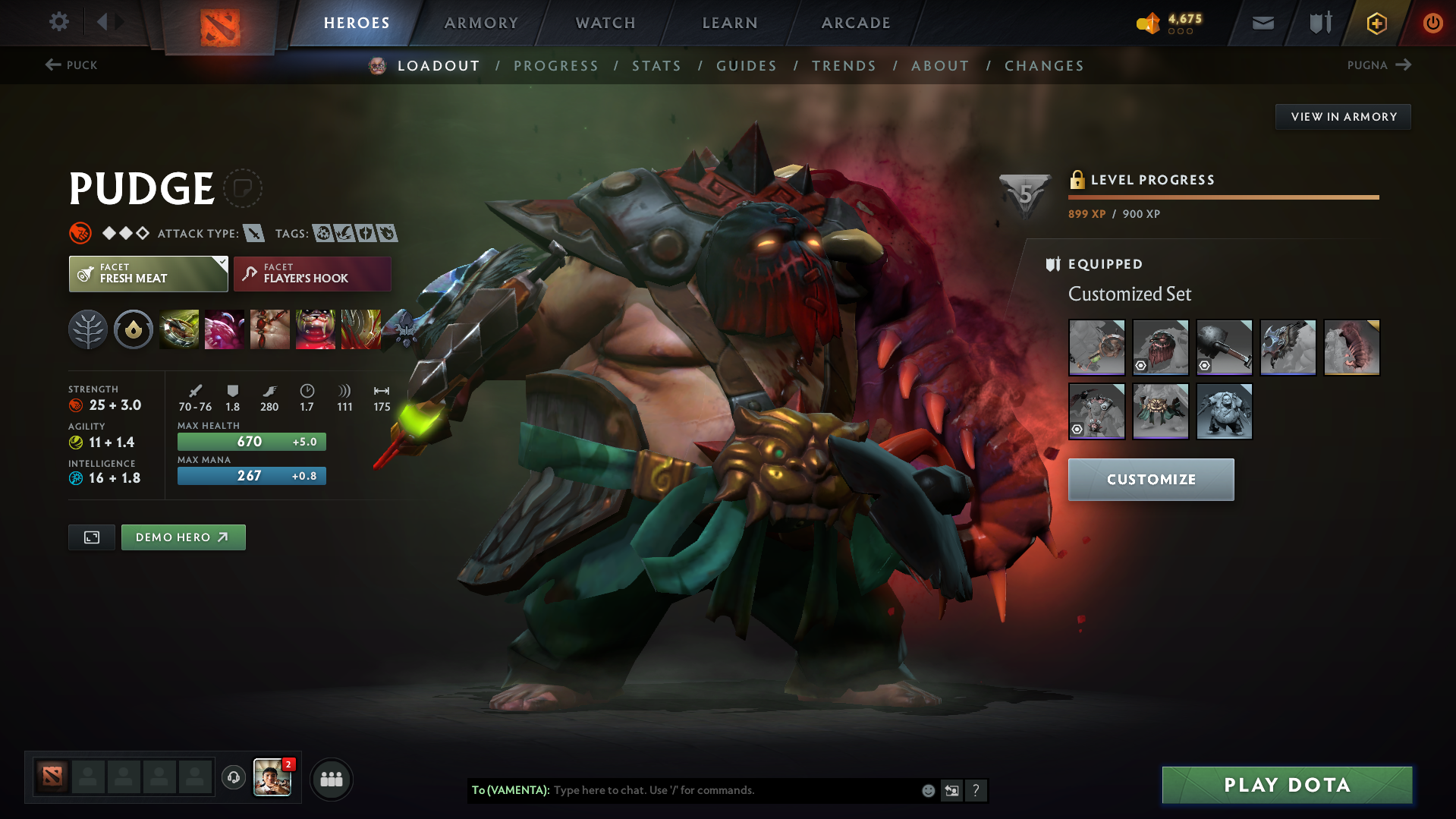Select the Dismember ultimate ability icon
1456x819 pixels.
tap(316, 329)
